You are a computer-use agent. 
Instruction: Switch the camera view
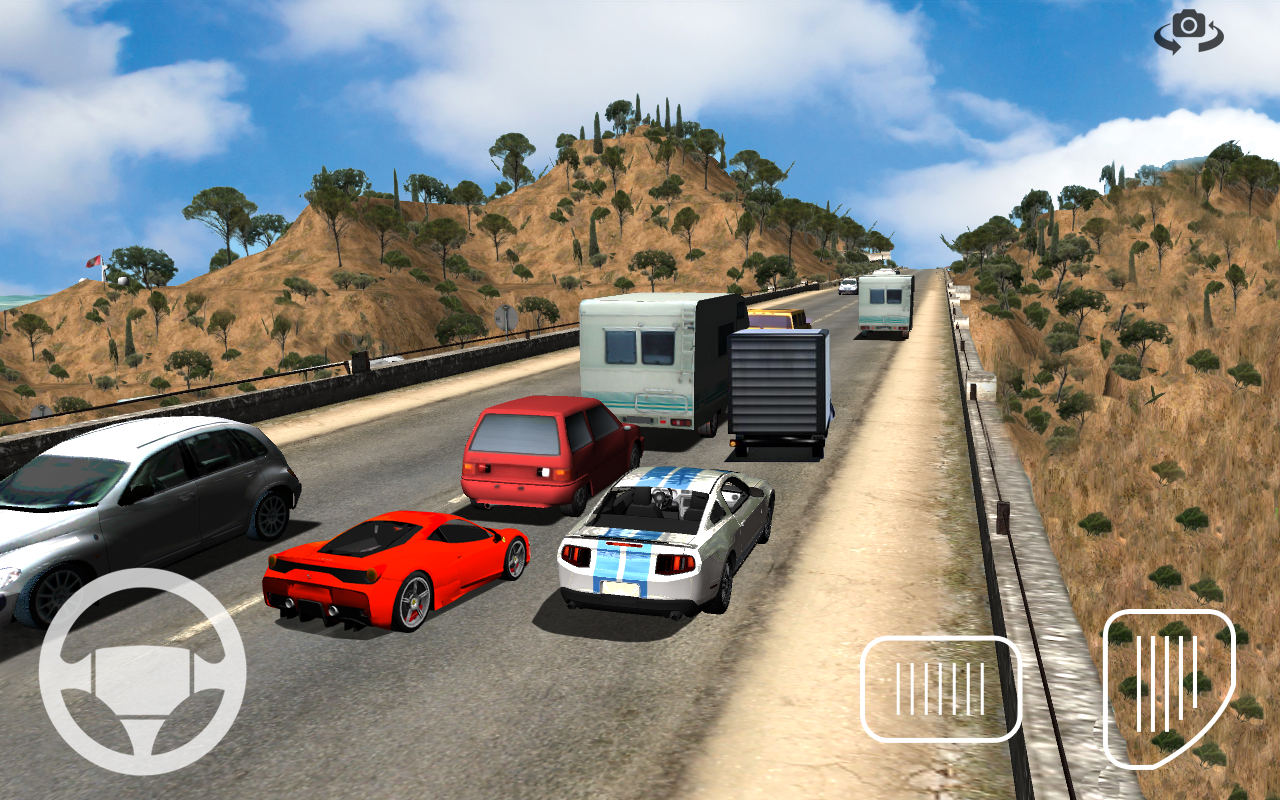[x=1189, y=30]
